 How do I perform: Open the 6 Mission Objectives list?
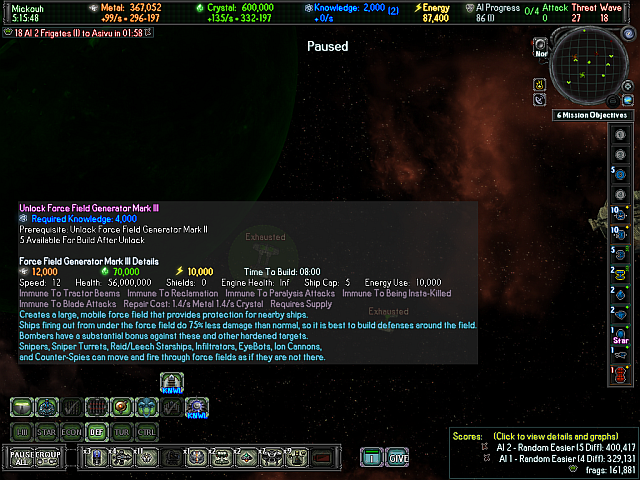(596, 116)
